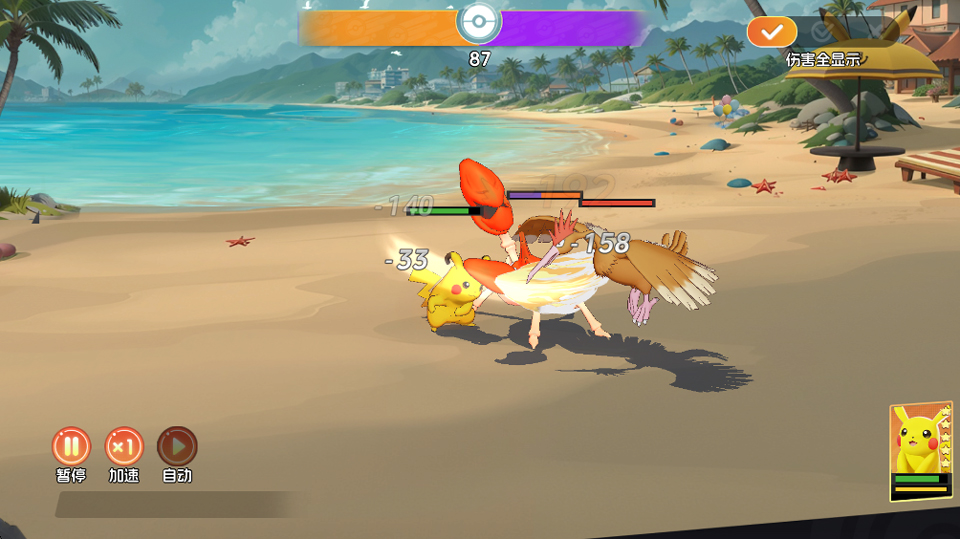
Task: Select the Pikachu character card
Action: (x=920, y=450)
